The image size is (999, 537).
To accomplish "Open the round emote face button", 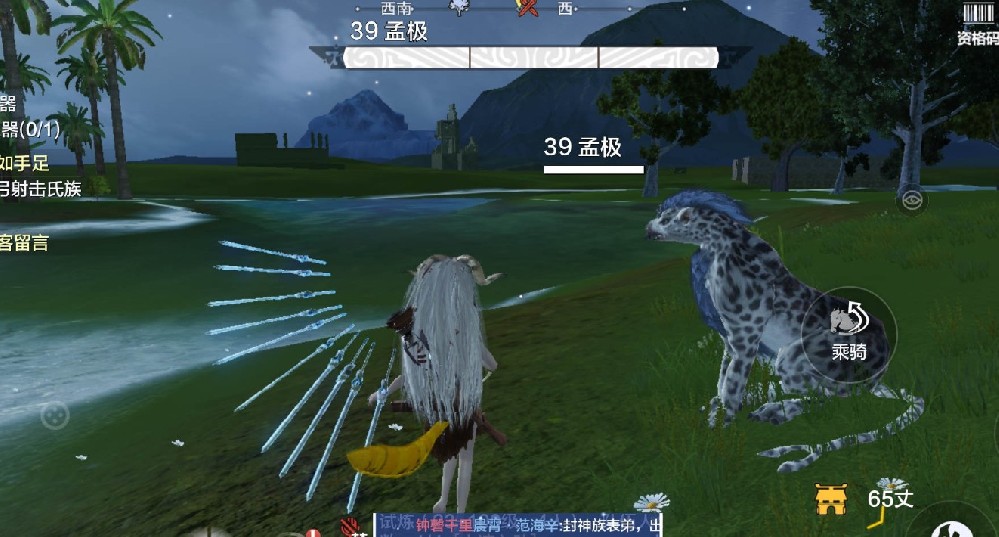I will pos(54,413).
